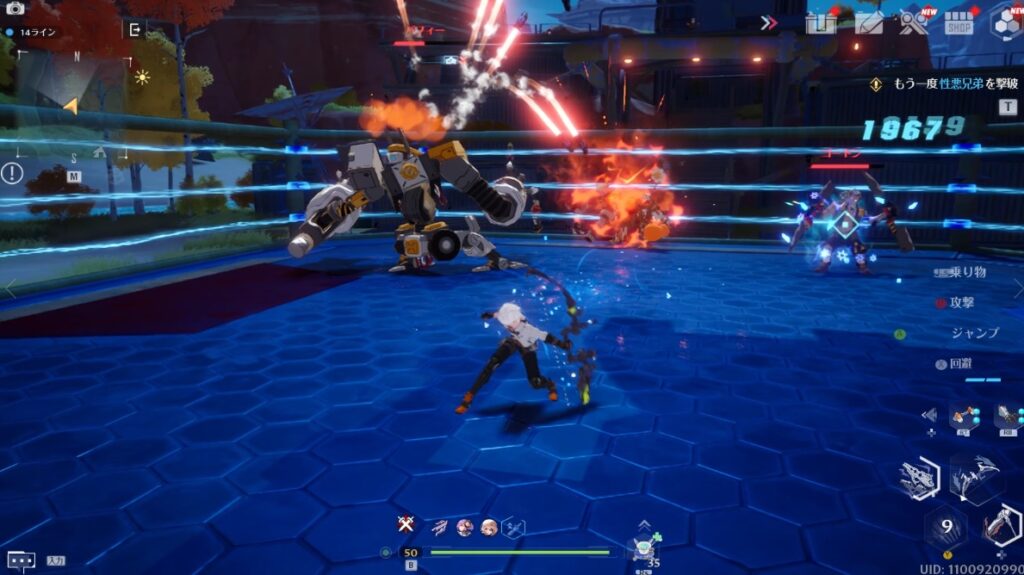Open the crossed tools menu icon
The image size is (1024, 575).
click(913, 22)
